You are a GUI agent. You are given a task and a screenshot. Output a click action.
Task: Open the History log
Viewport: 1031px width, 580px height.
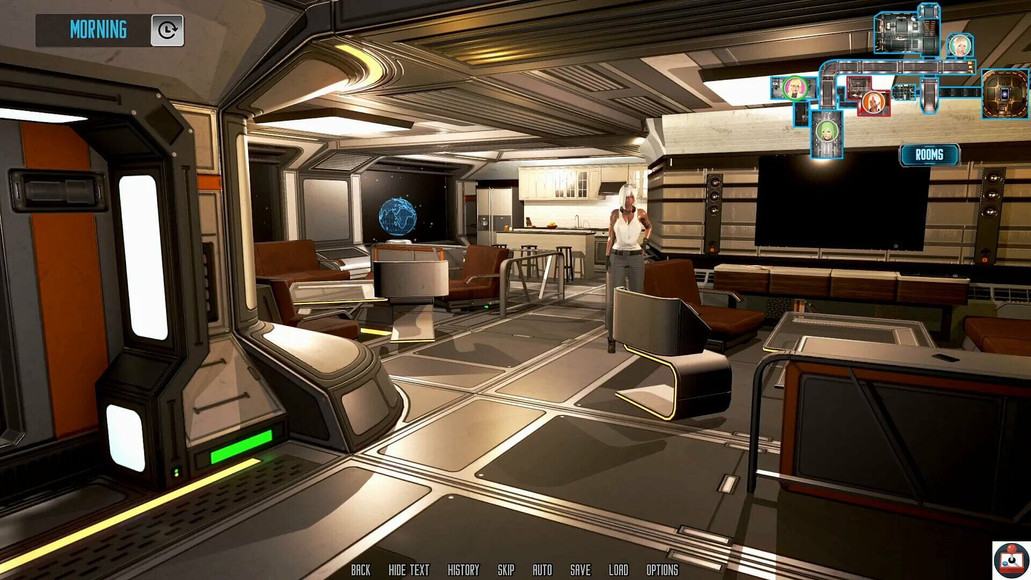point(463,570)
